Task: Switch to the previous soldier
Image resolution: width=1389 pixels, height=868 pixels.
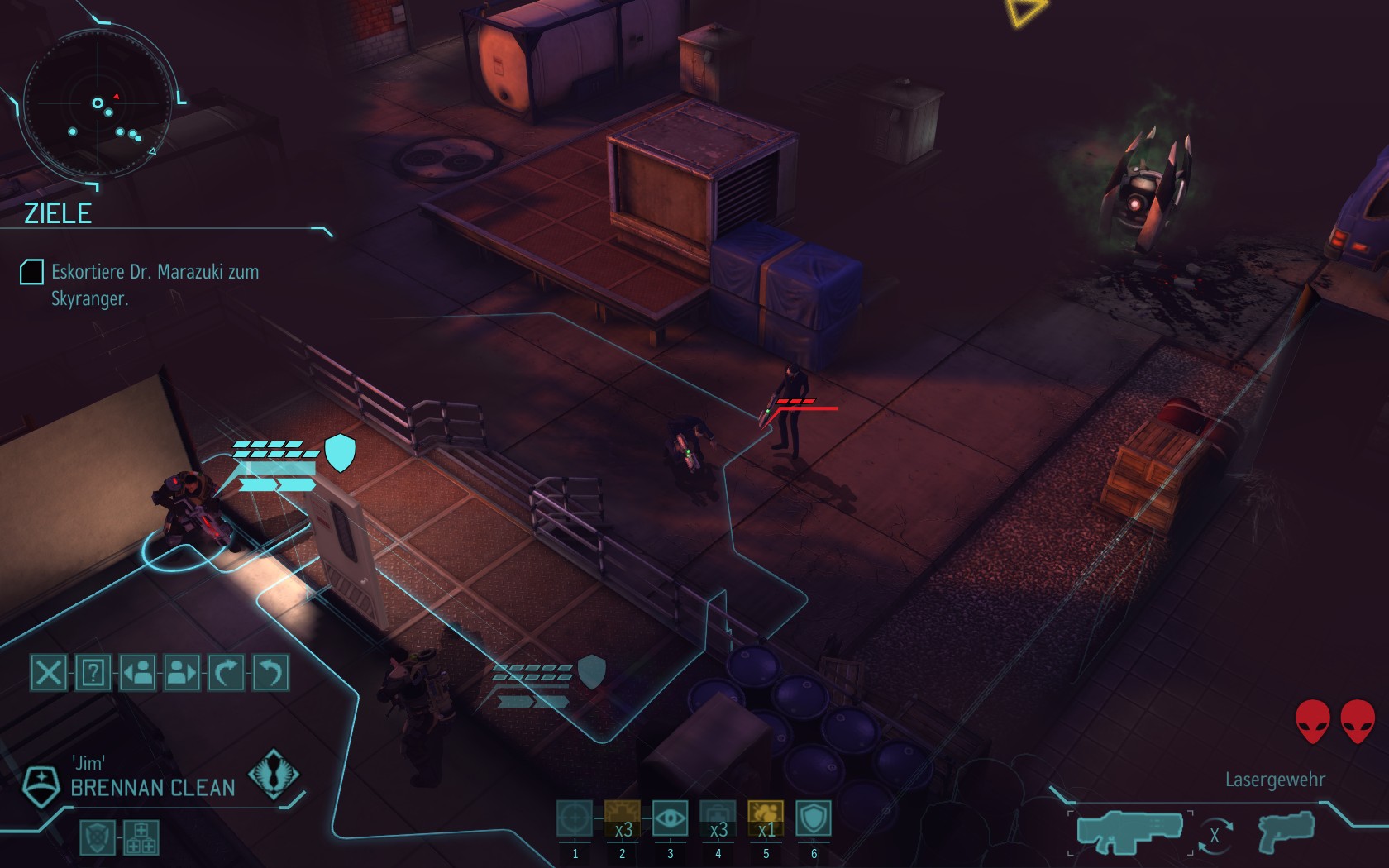Action: coord(137,673)
